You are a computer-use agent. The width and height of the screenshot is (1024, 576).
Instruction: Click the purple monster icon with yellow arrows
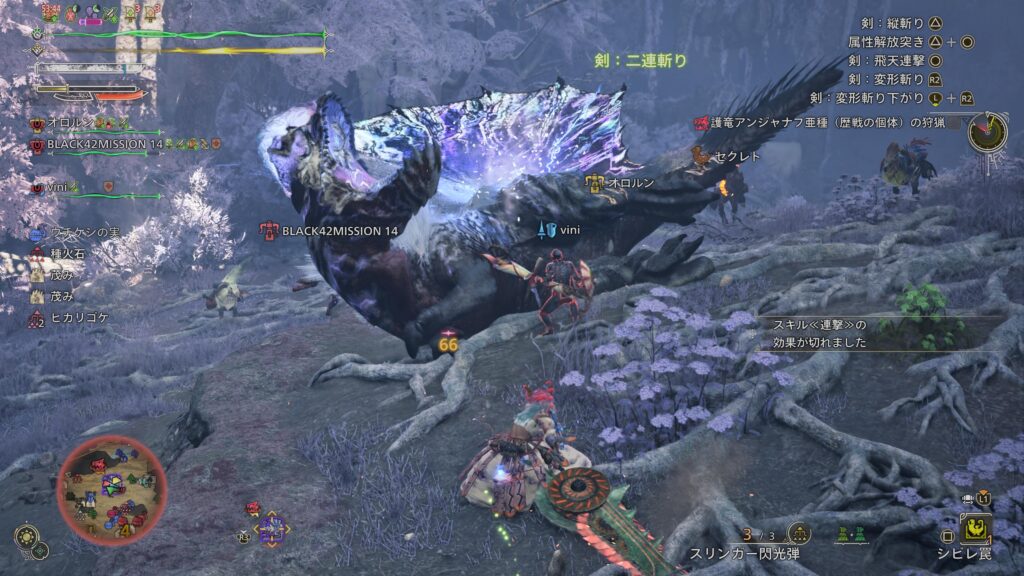tap(271, 526)
